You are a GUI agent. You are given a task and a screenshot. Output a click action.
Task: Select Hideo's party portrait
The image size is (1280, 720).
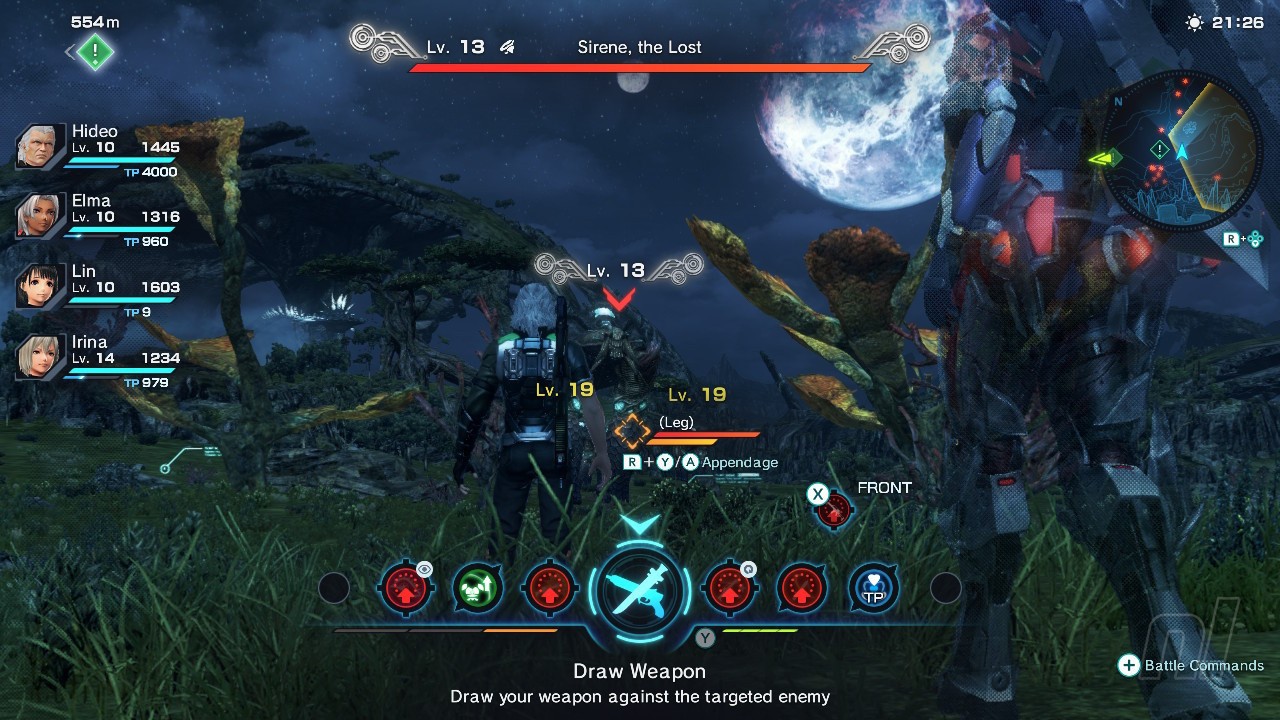point(41,148)
